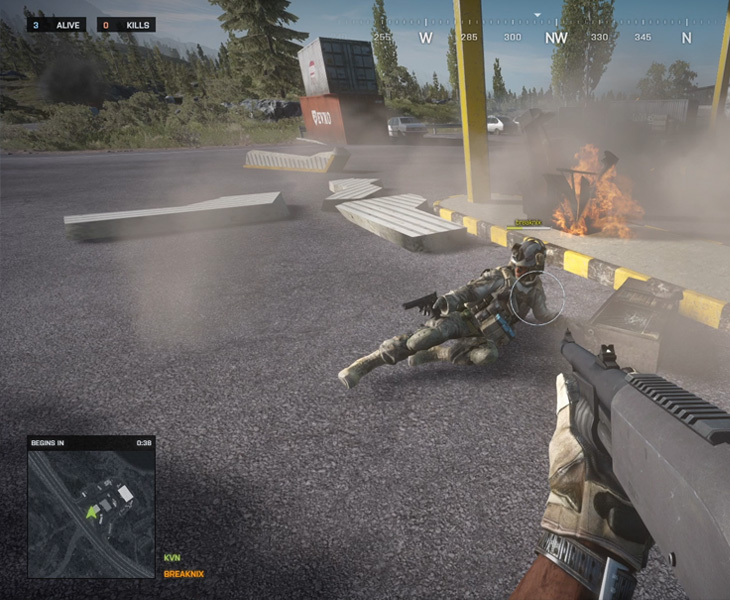The image size is (730, 600).
Task: Select squad member BREAKNIX in the squad list
Action: 183,574
